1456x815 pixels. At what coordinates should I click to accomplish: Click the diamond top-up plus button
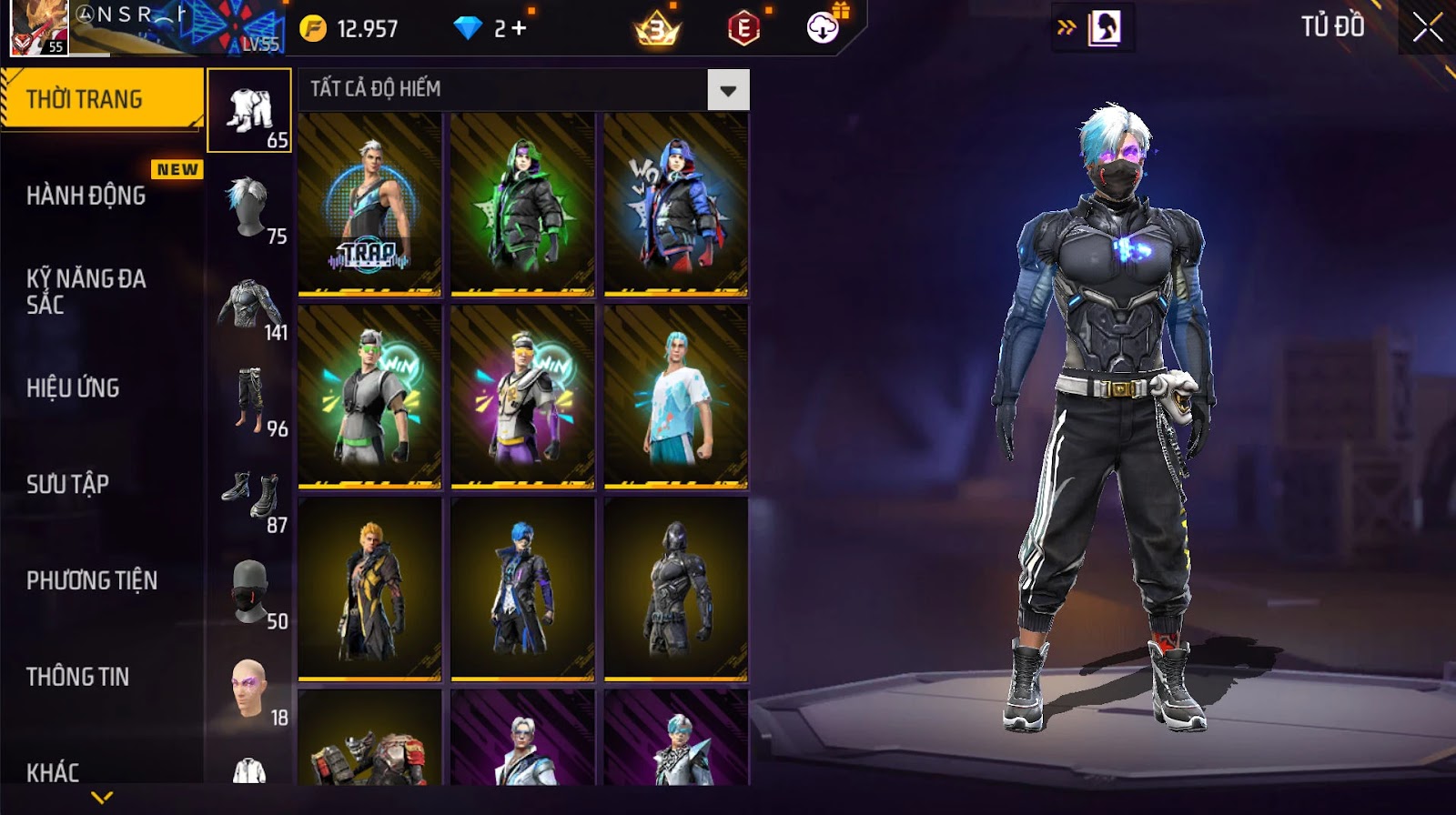[x=519, y=29]
